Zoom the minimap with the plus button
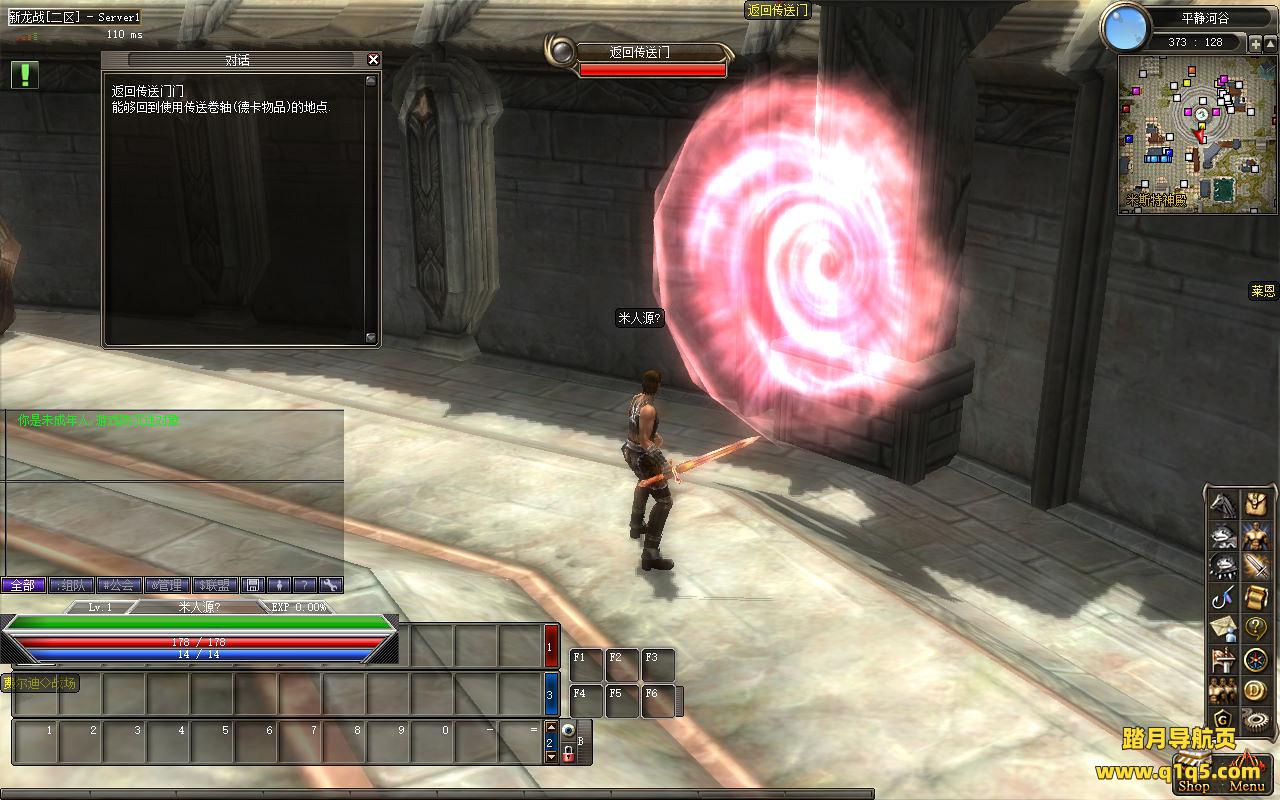Viewport: 1280px width, 800px height. pos(1255,43)
